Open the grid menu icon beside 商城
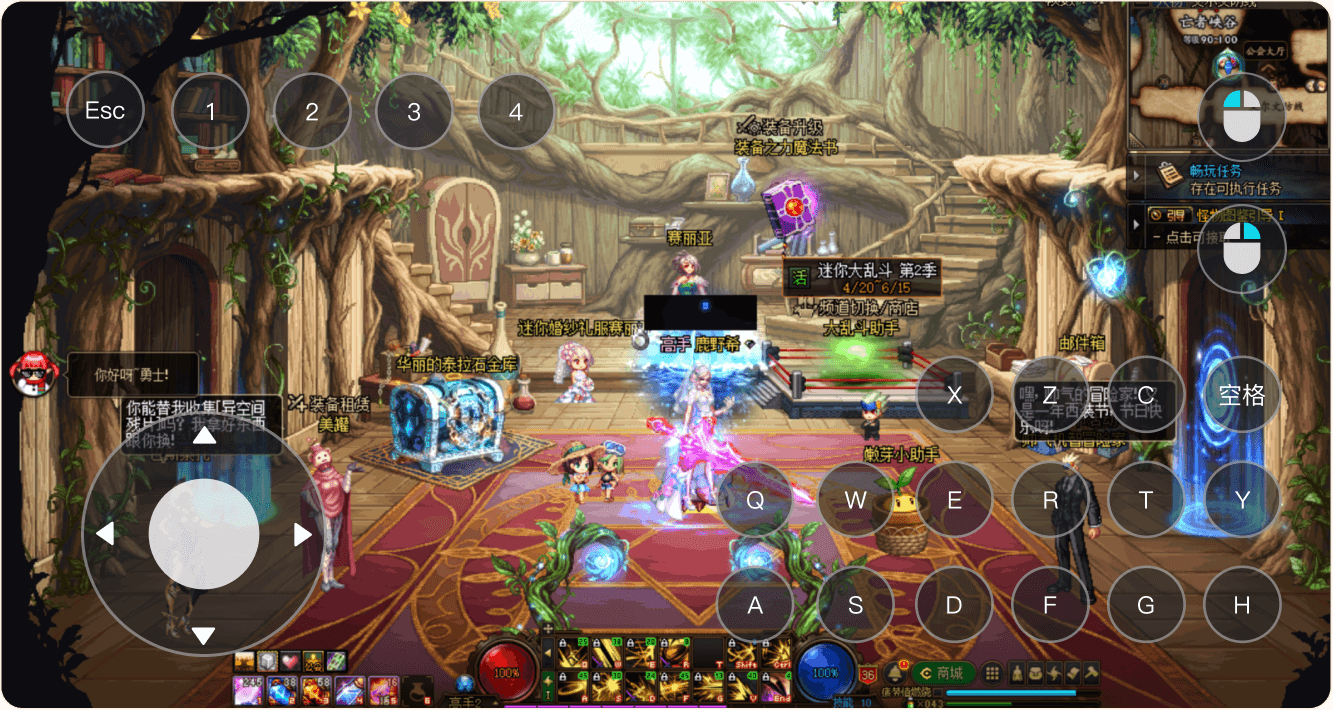 [x=992, y=673]
